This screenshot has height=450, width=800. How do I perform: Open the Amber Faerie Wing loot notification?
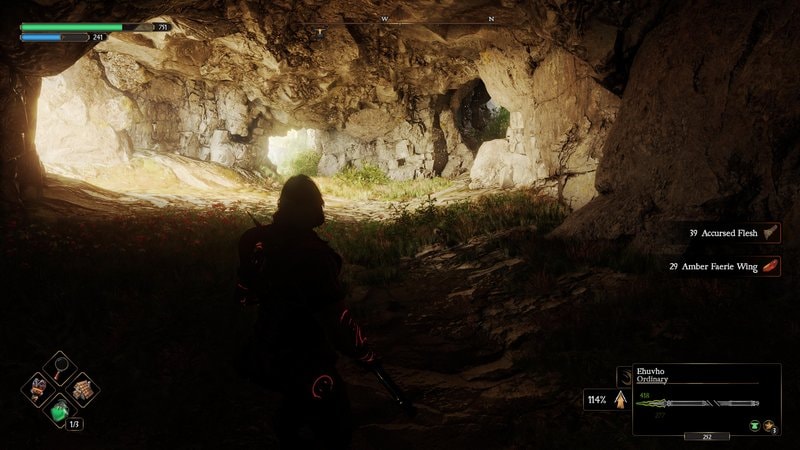[x=722, y=267]
